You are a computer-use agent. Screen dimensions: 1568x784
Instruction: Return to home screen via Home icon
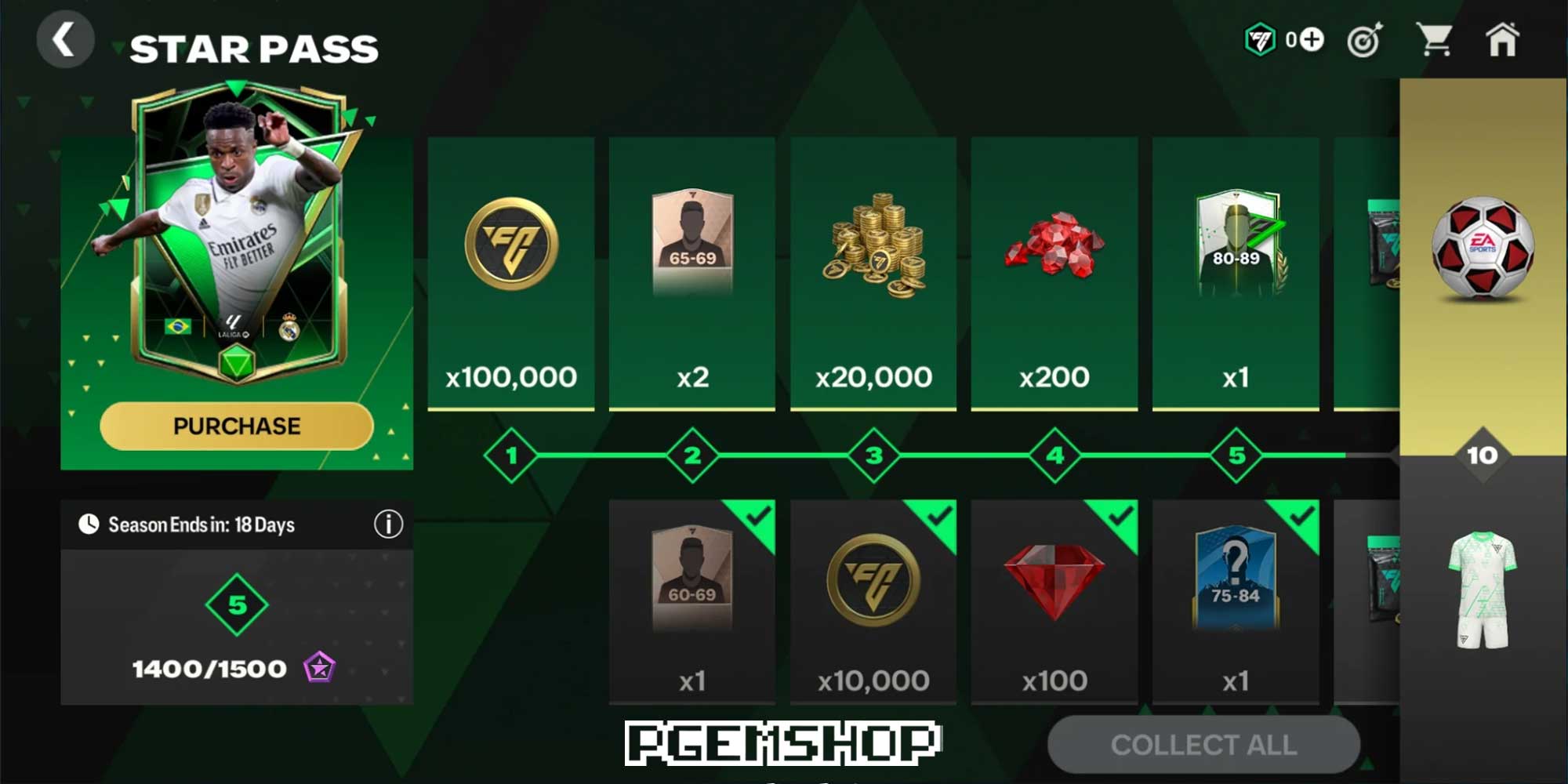pyautogui.click(x=1504, y=41)
